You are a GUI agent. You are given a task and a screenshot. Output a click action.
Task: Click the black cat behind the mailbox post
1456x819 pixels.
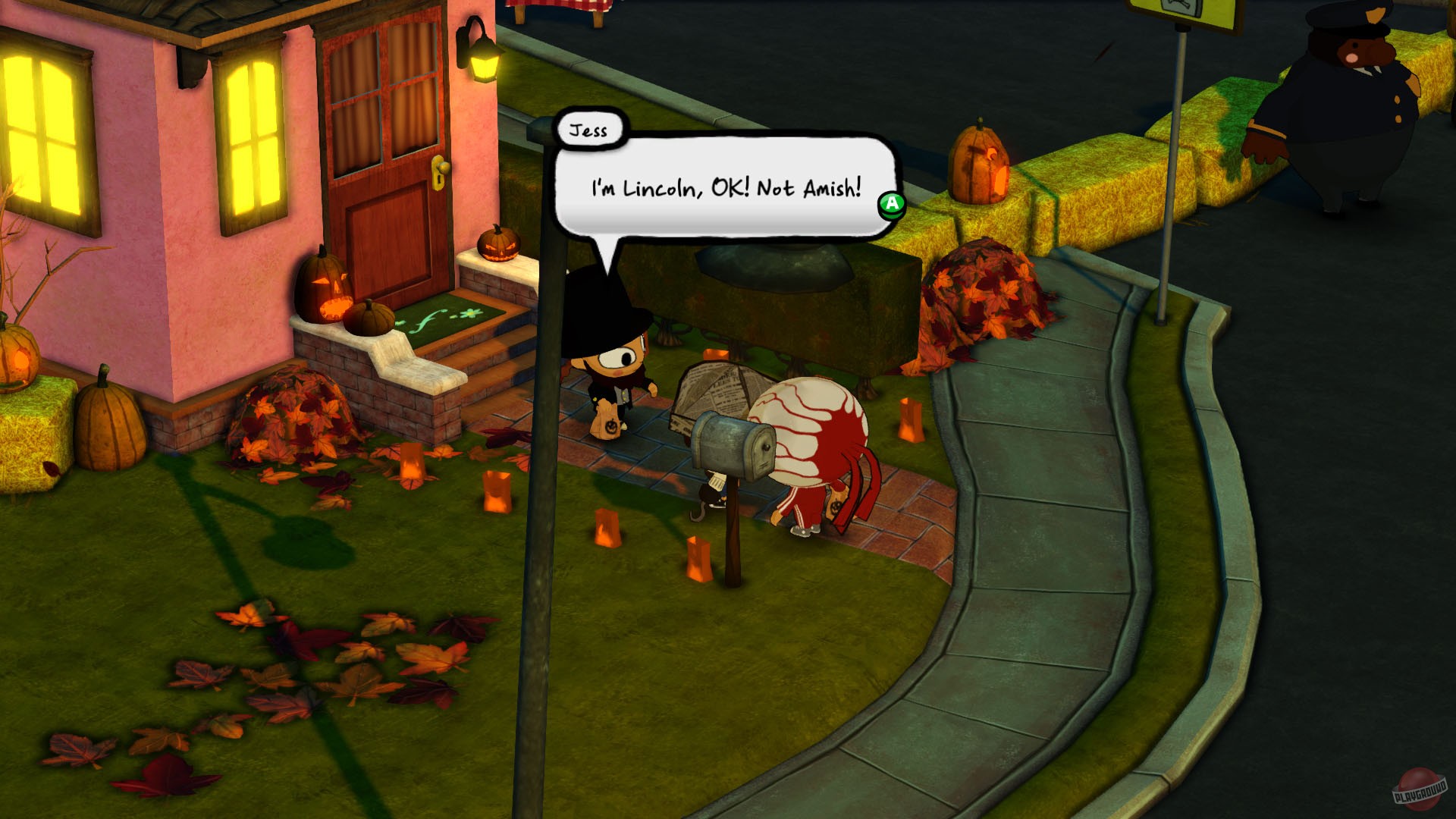pyautogui.click(x=711, y=493)
